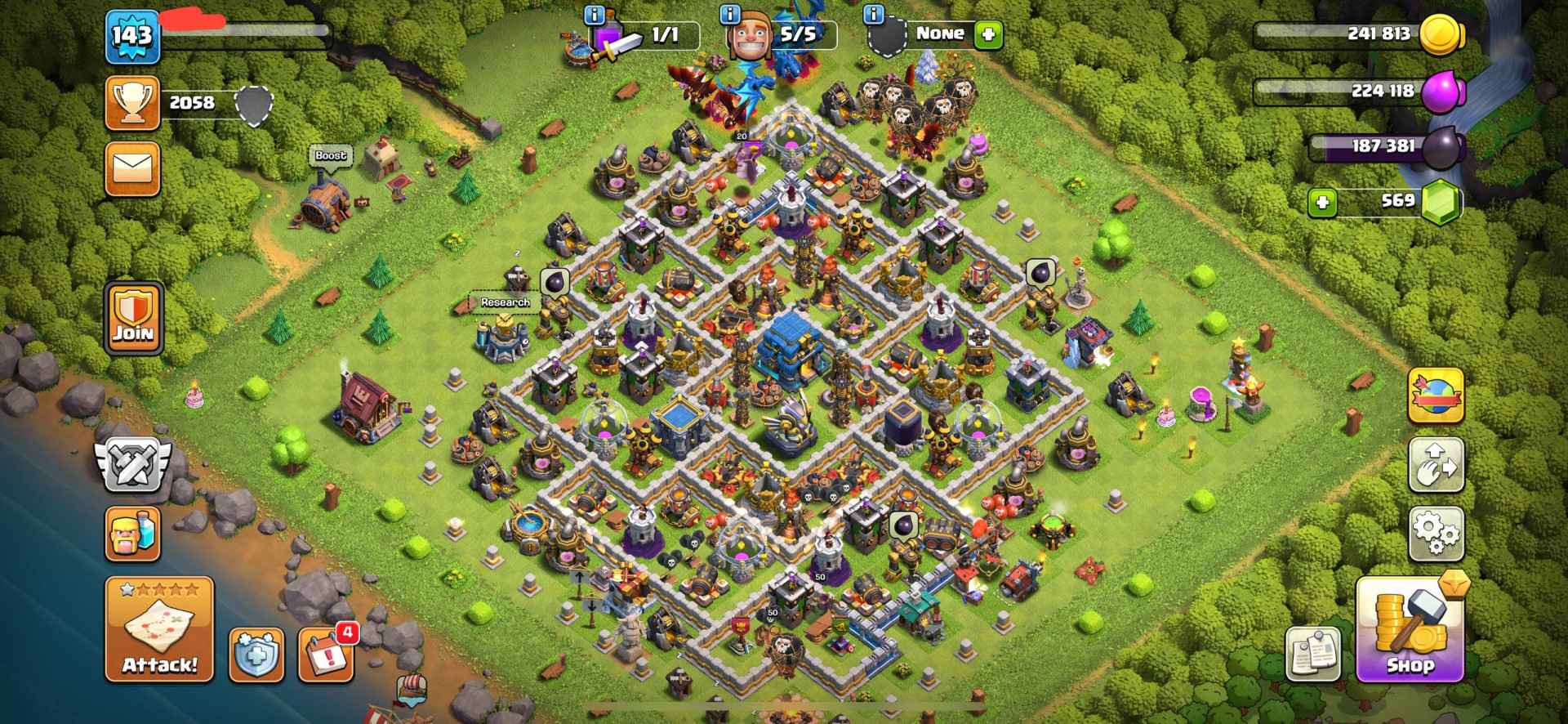This screenshot has width=1568, height=724.
Task: Open the player level 143 profile
Action: click(x=132, y=36)
